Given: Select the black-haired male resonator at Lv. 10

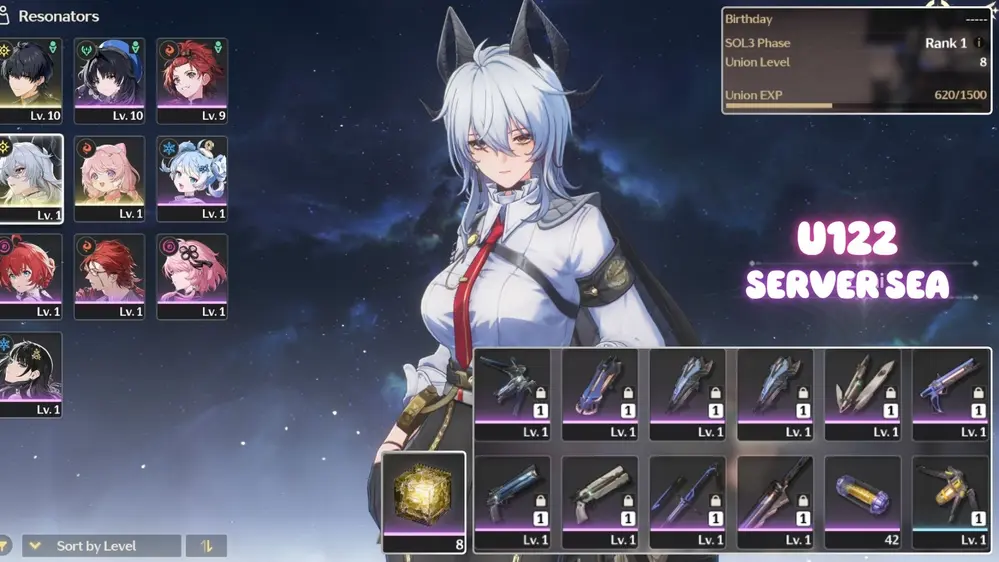Looking at the screenshot, I should (x=30, y=80).
